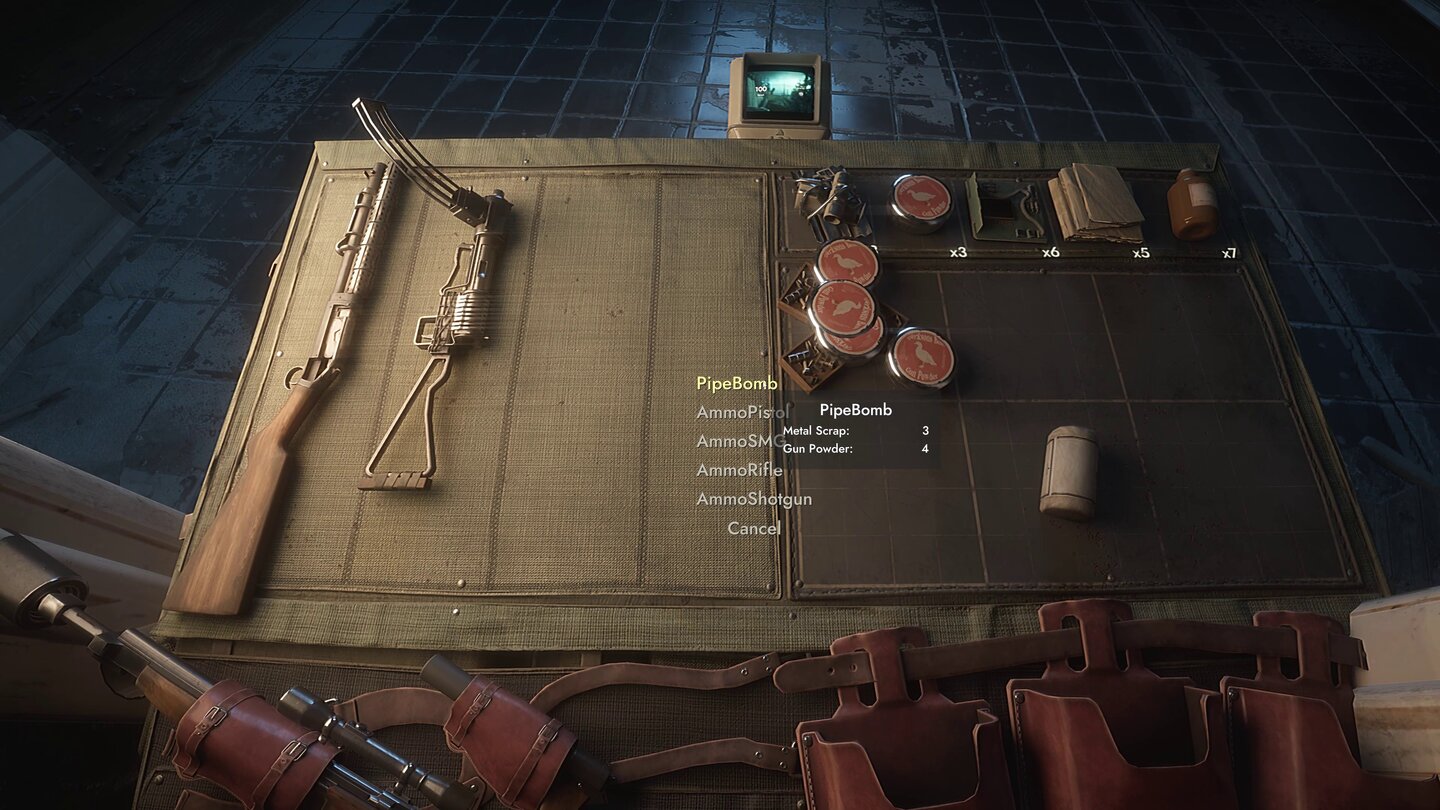Click the gun powder tin marked x3
Viewport: 1440px width, 810px height.
920,203
